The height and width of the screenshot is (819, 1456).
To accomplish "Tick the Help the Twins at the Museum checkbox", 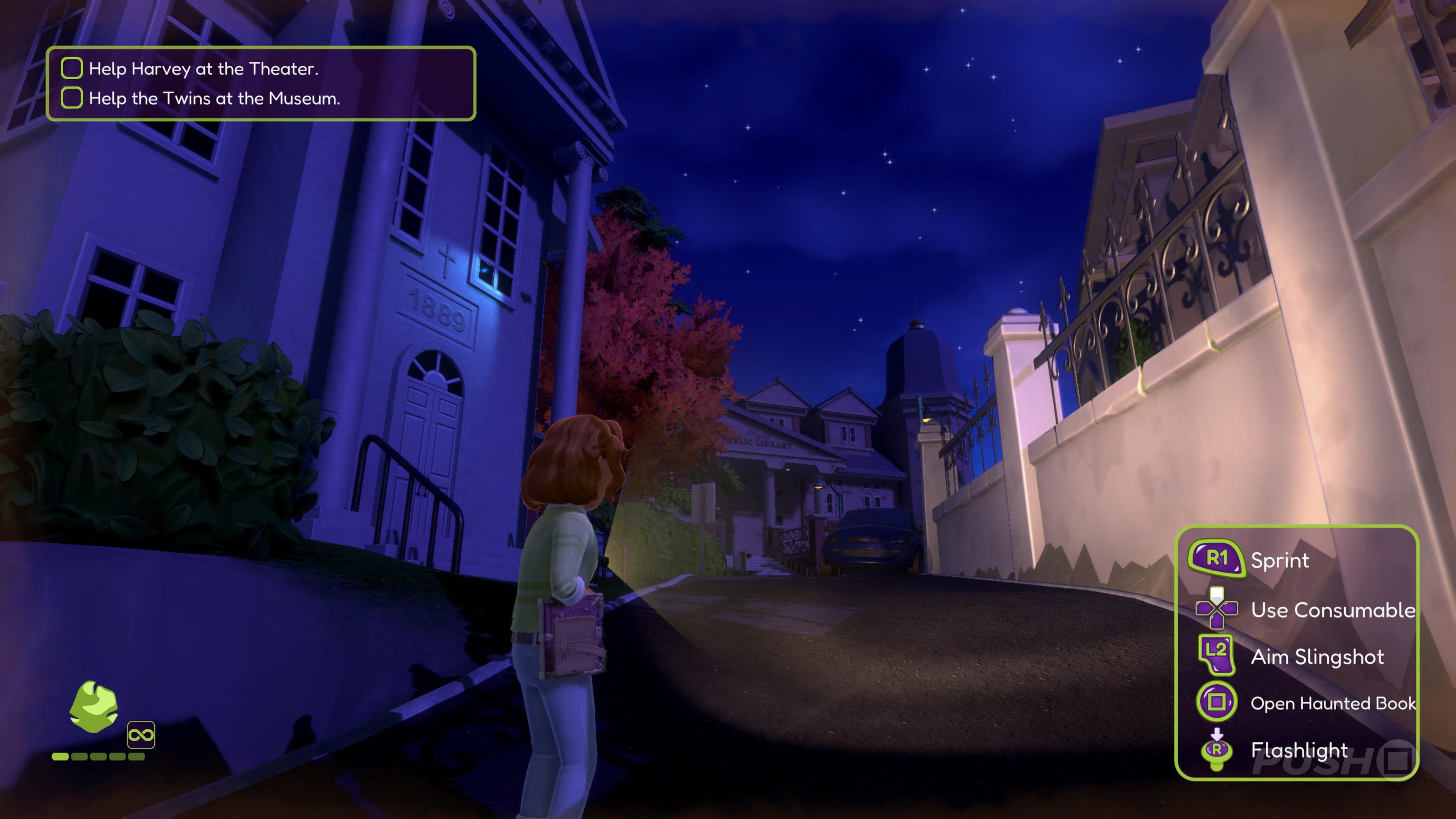I will coord(72,98).
